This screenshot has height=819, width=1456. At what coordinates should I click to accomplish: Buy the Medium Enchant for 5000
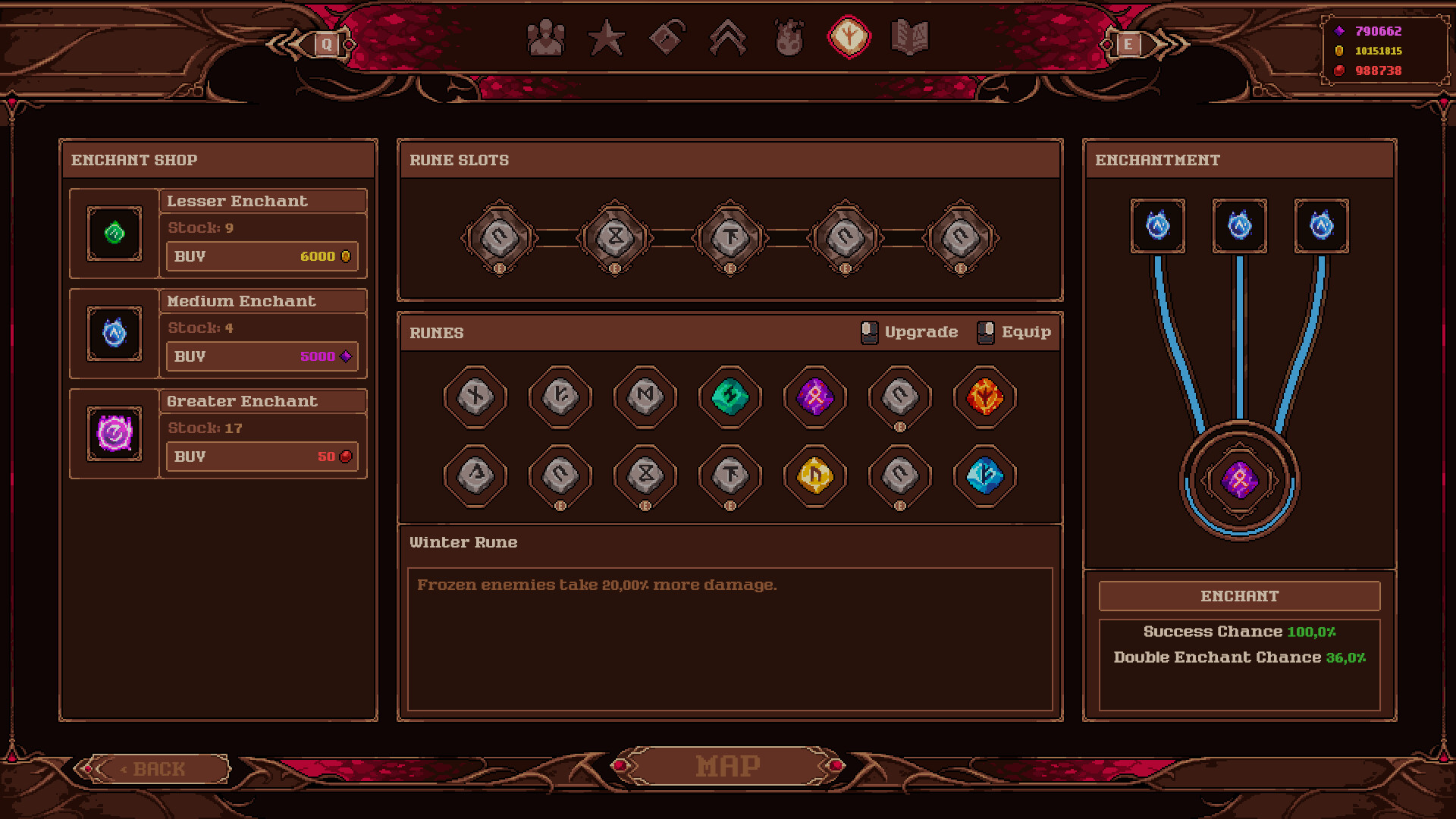click(x=262, y=356)
